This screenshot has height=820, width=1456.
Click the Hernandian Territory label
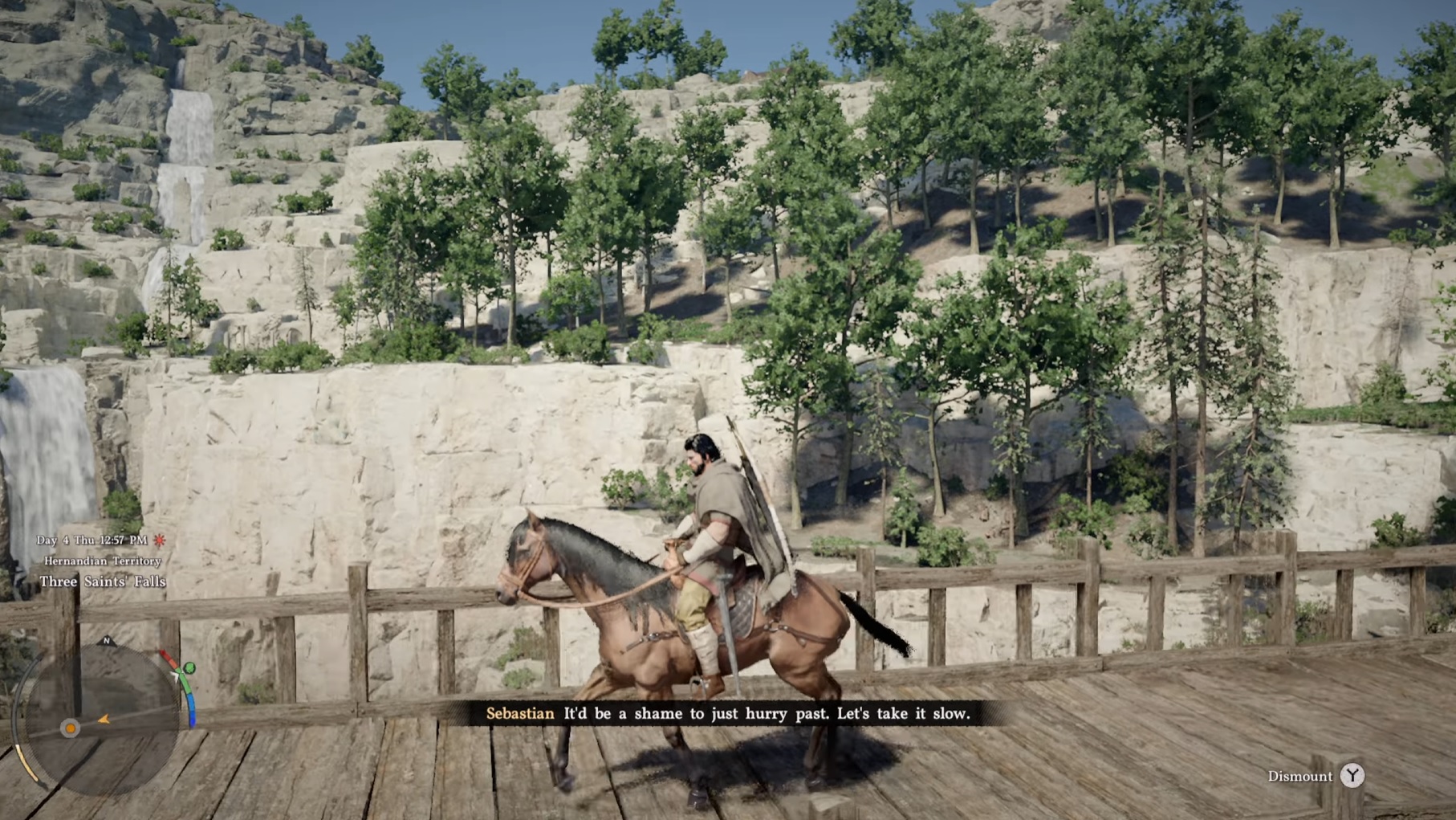click(x=102, y=561)
